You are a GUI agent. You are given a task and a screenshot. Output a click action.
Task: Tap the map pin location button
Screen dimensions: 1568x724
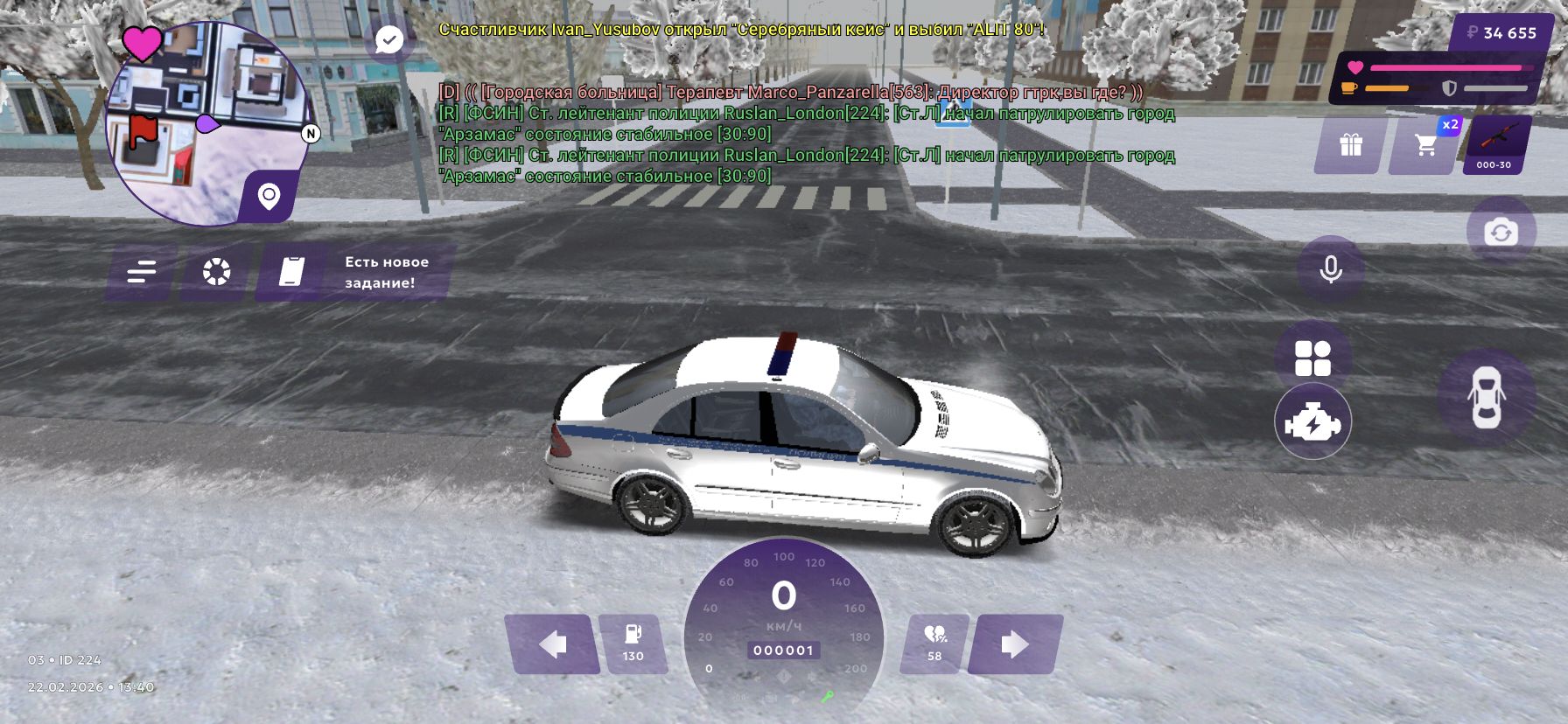coord(269,196)
